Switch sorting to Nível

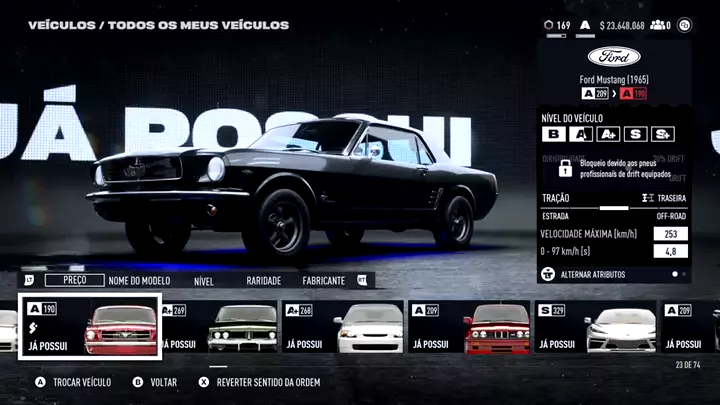(204, 281)
